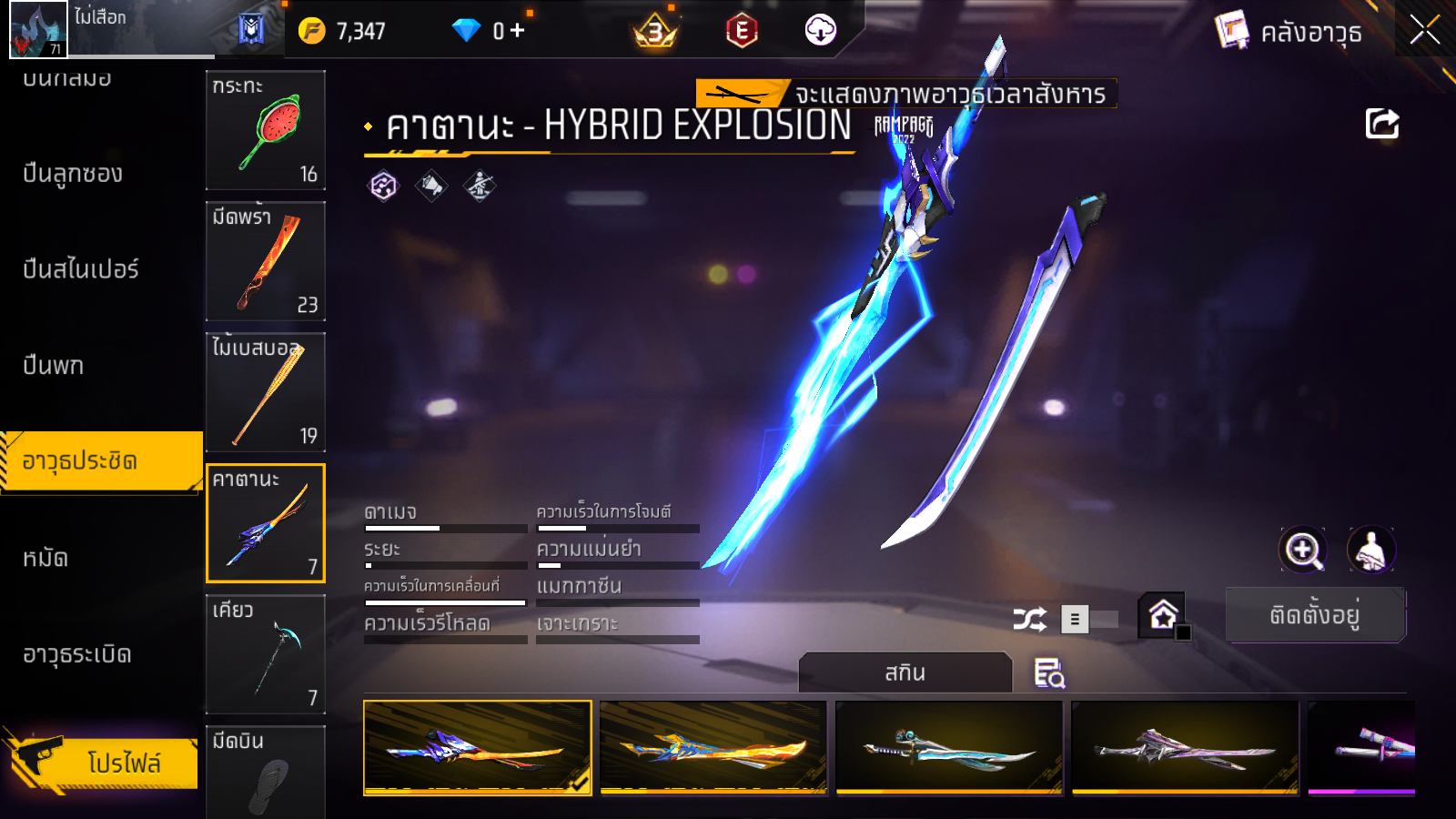Image resolution: width=1456 pixels, height=819 pixels.
Task: Choose the ไม้เบสบอล baseball bat slot
Action: click(265, 392)
